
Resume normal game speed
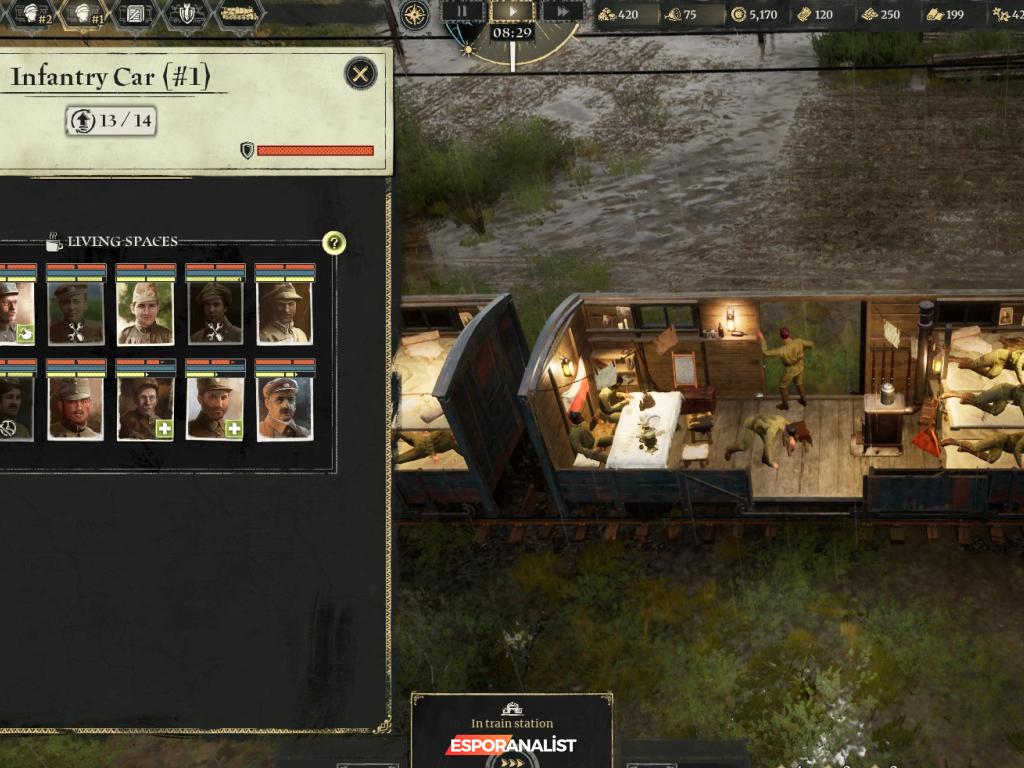click(512, 12)
